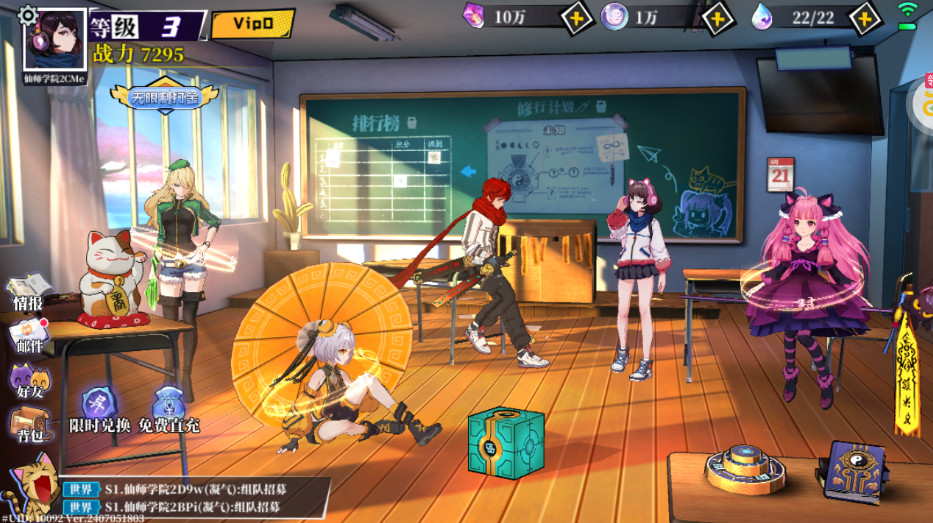Image resolution: width=933 pixels, height=523 pixels.
Task: Open the 背包 backpack inventory
Action: 28,427
